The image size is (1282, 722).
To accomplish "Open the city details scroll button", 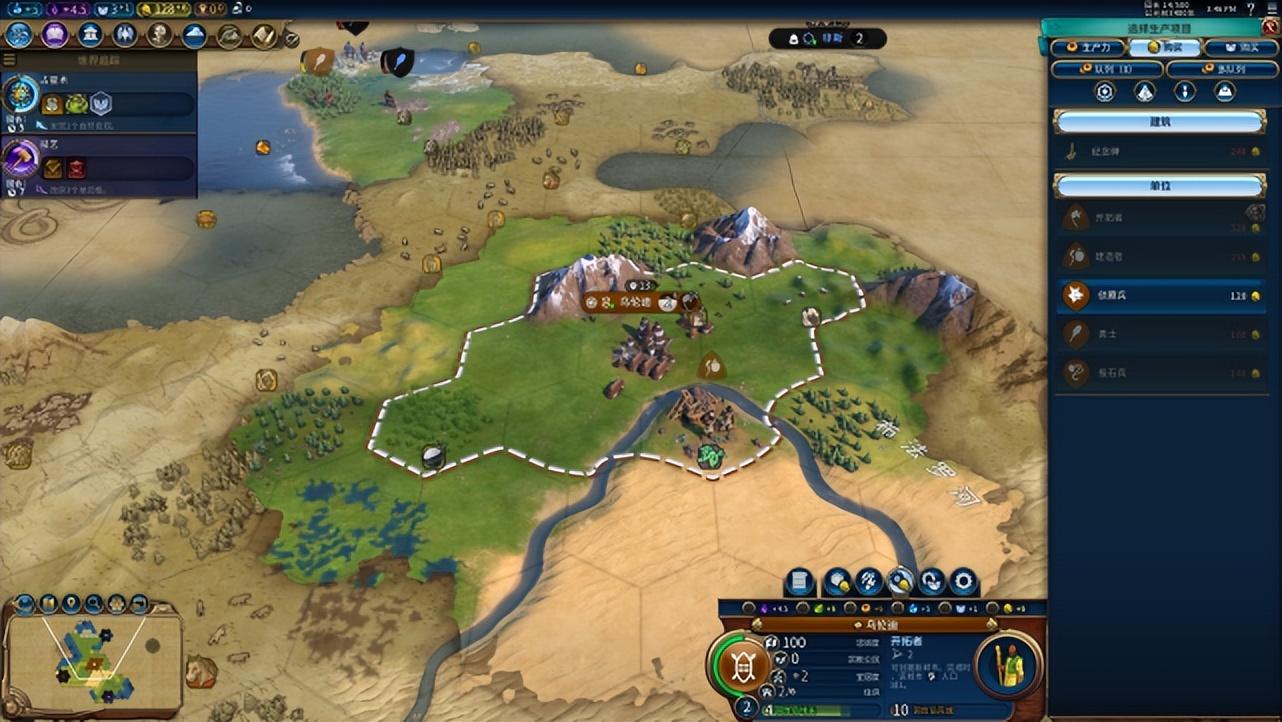I will click(799, 582).
